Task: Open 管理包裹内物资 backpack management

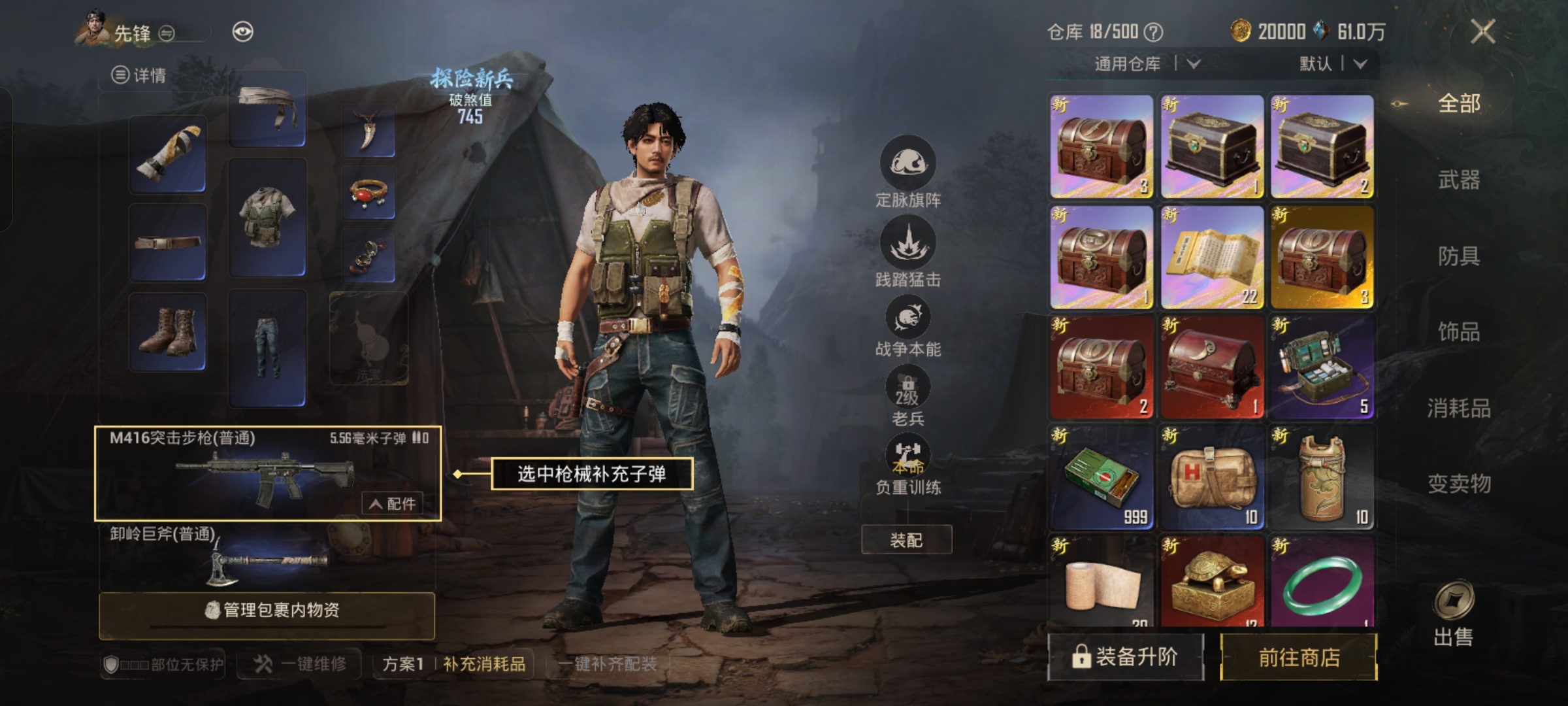Action: point(267,611)
